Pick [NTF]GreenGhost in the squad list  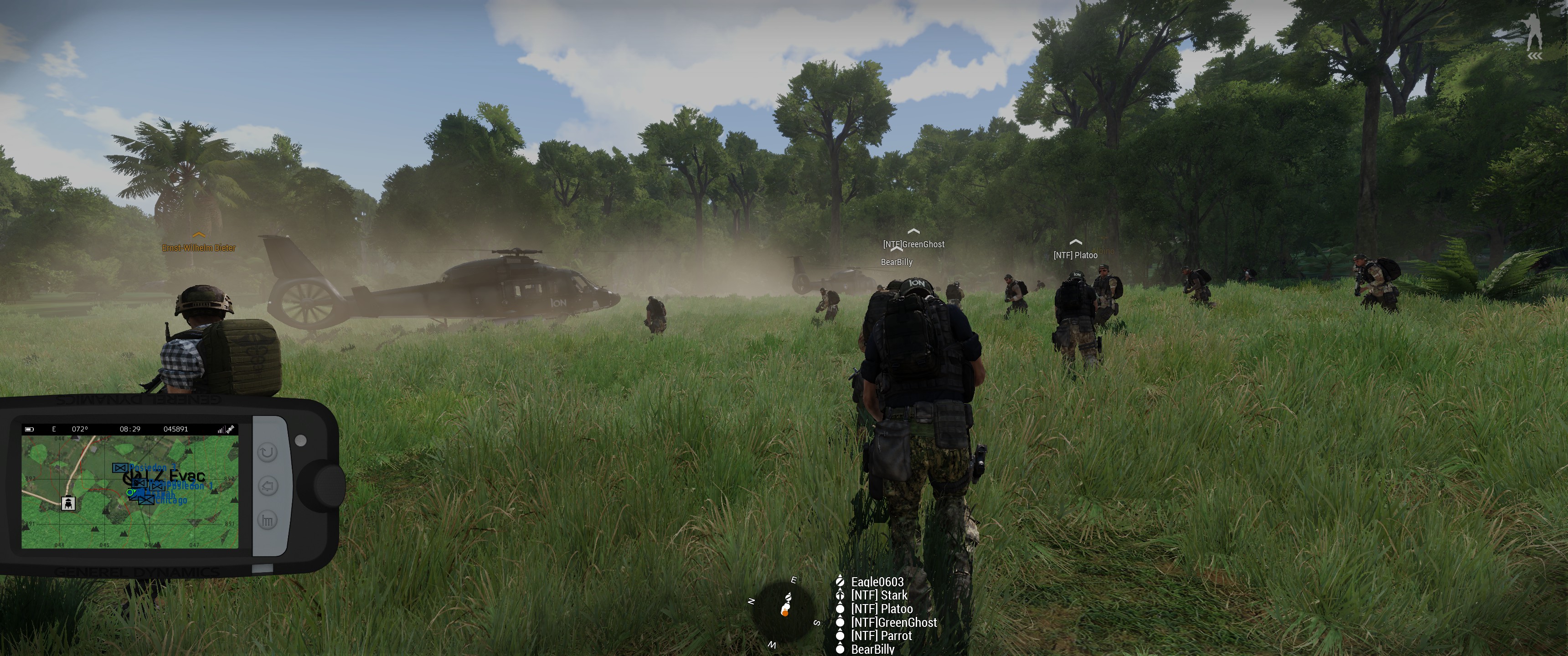(x=893, y=622)
